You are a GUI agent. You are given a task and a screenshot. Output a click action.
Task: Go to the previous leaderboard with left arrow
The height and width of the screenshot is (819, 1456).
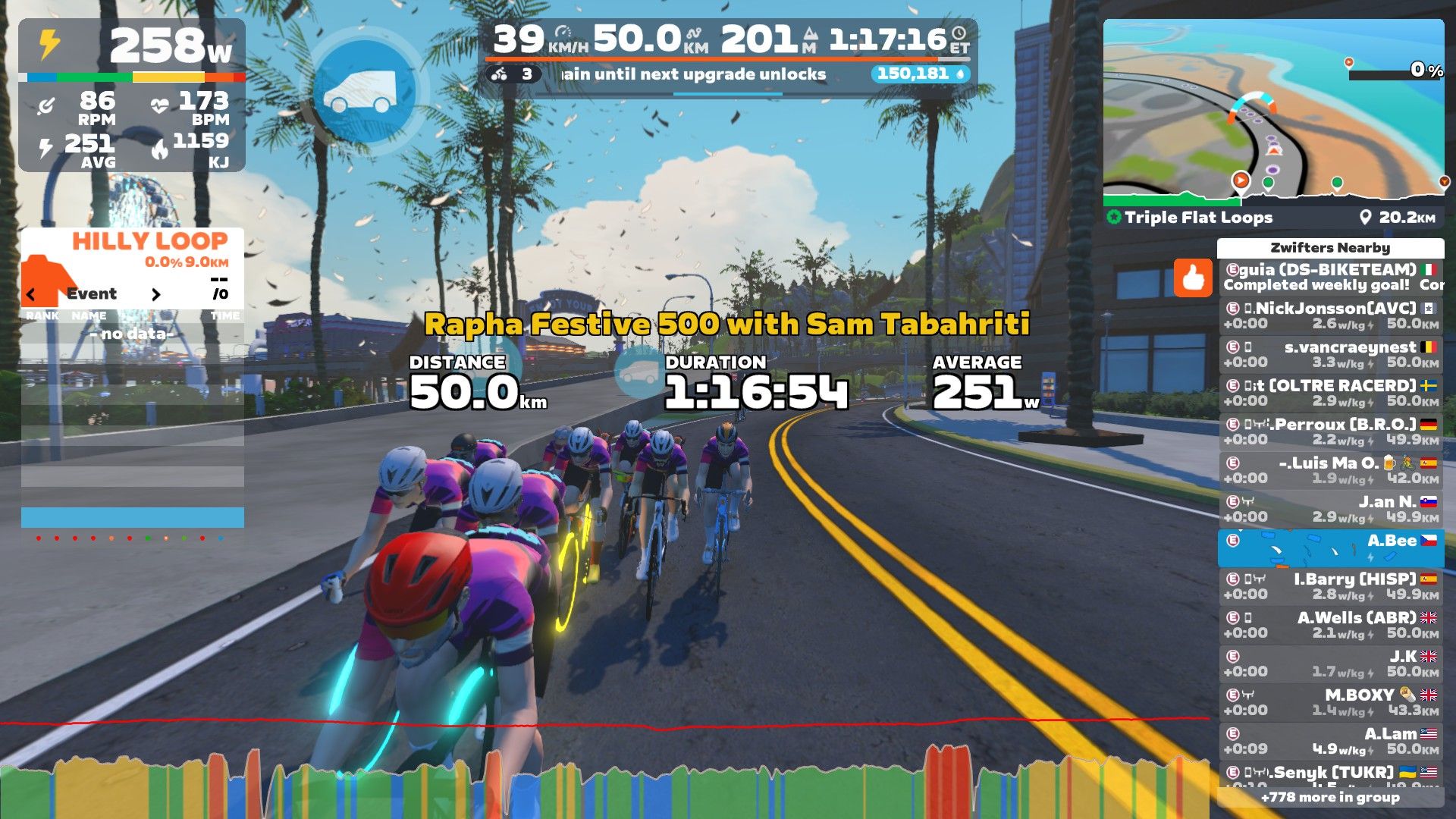pos(31,294)
